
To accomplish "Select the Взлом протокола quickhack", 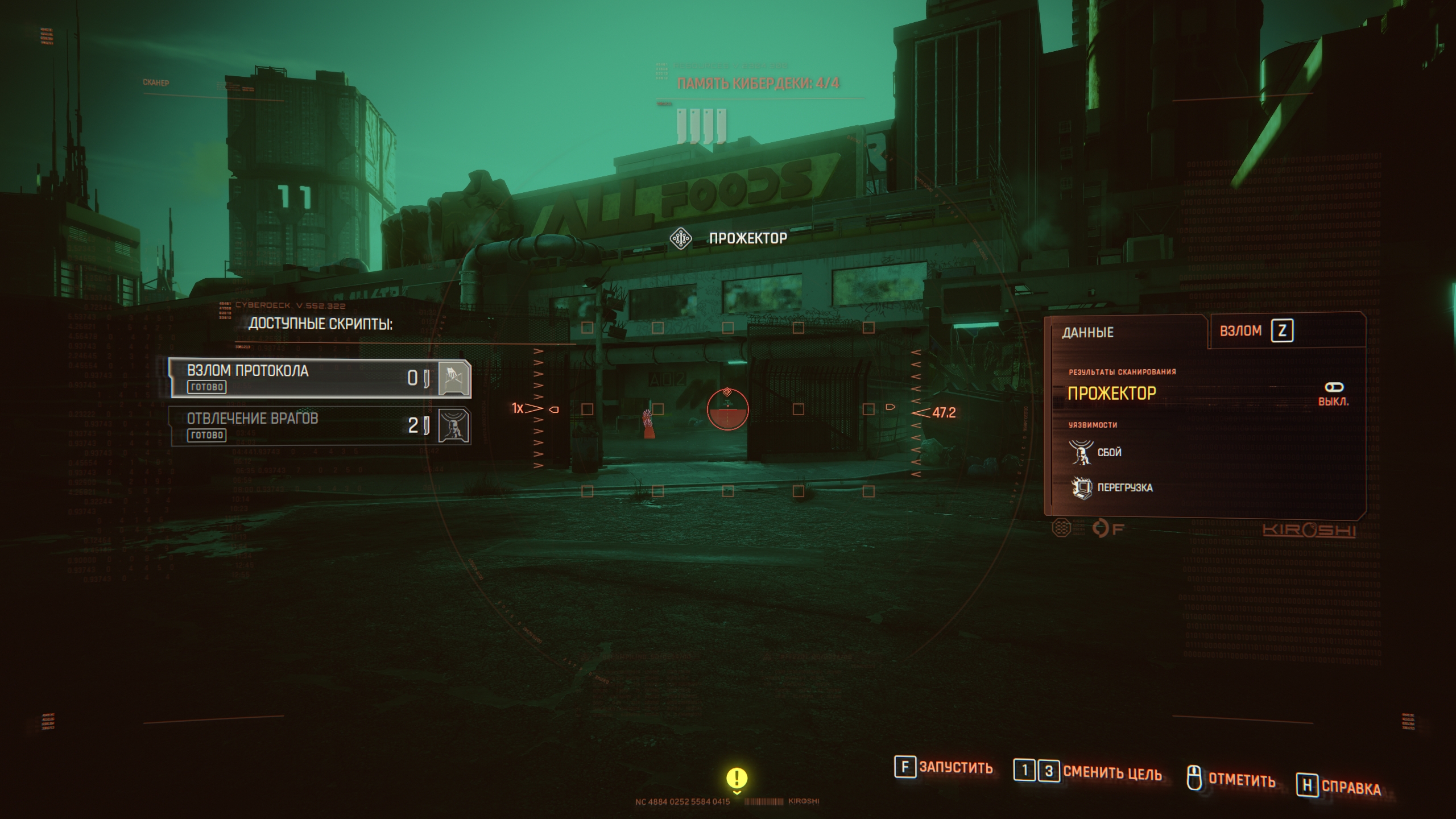I will click(x=320, y=378).
